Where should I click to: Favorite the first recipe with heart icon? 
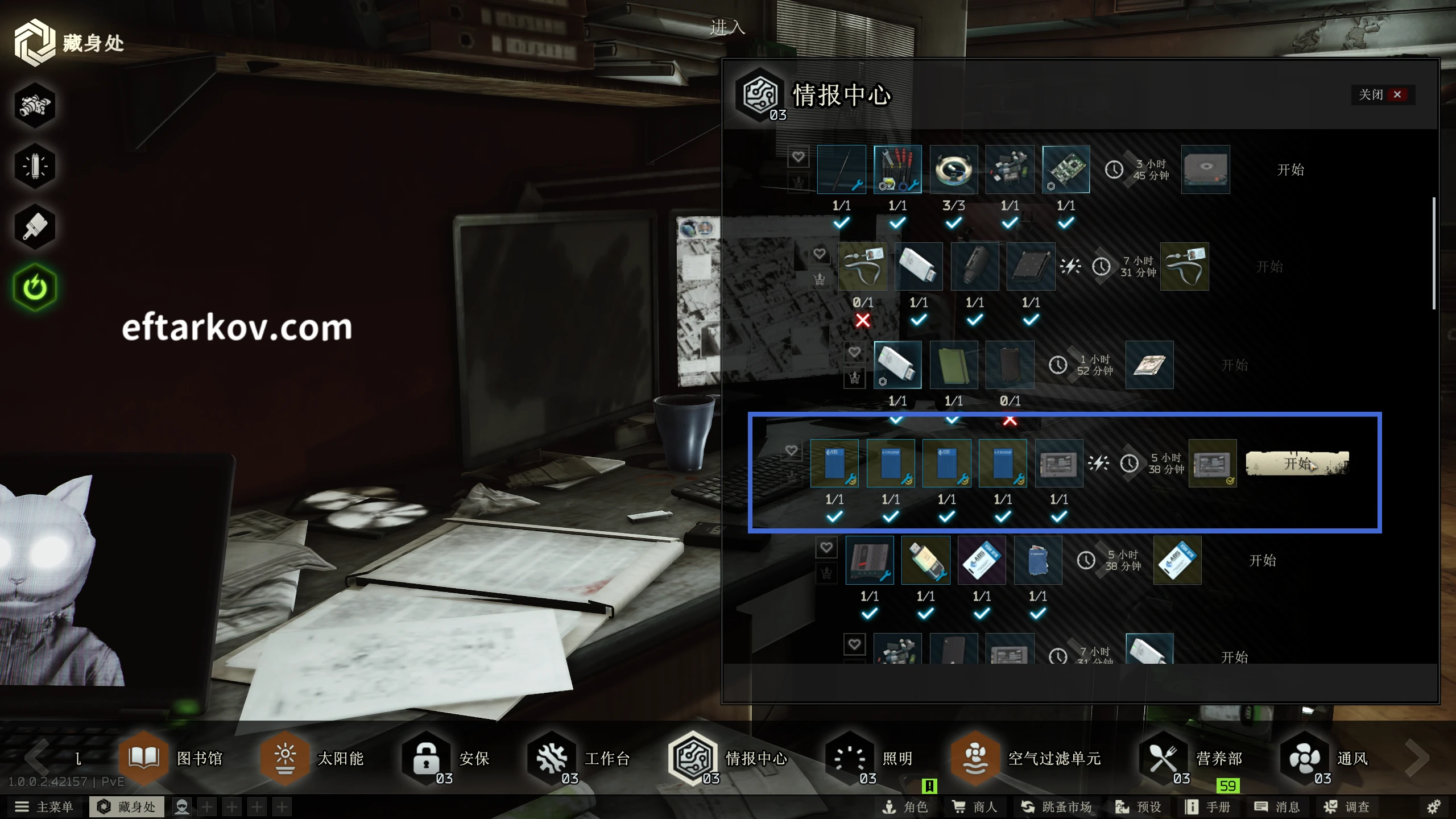(x=798, y=156)
